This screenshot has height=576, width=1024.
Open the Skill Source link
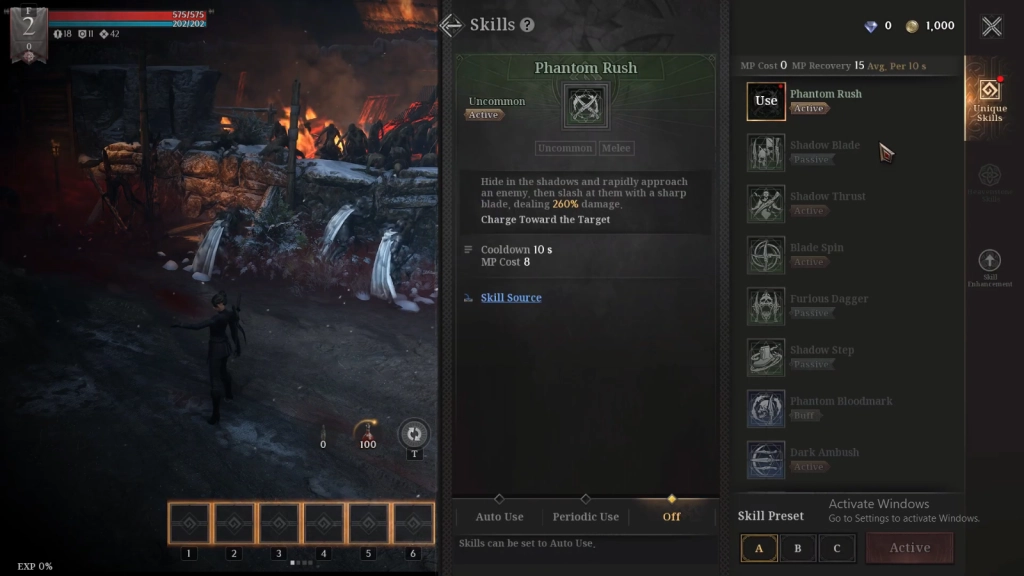point(511,298)
